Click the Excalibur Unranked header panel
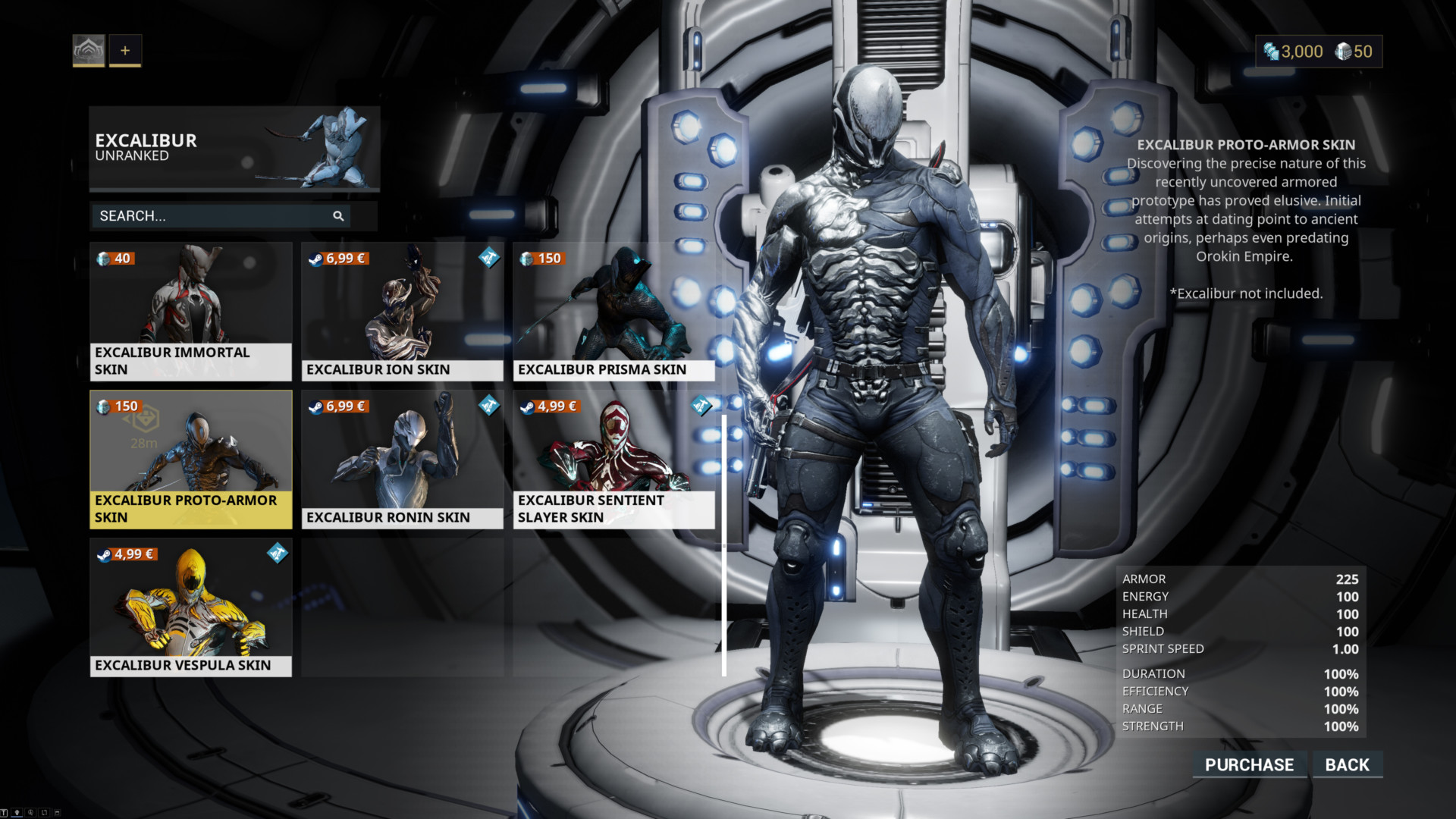Viewport: 1456px width, 819px height. pos(234,148)
